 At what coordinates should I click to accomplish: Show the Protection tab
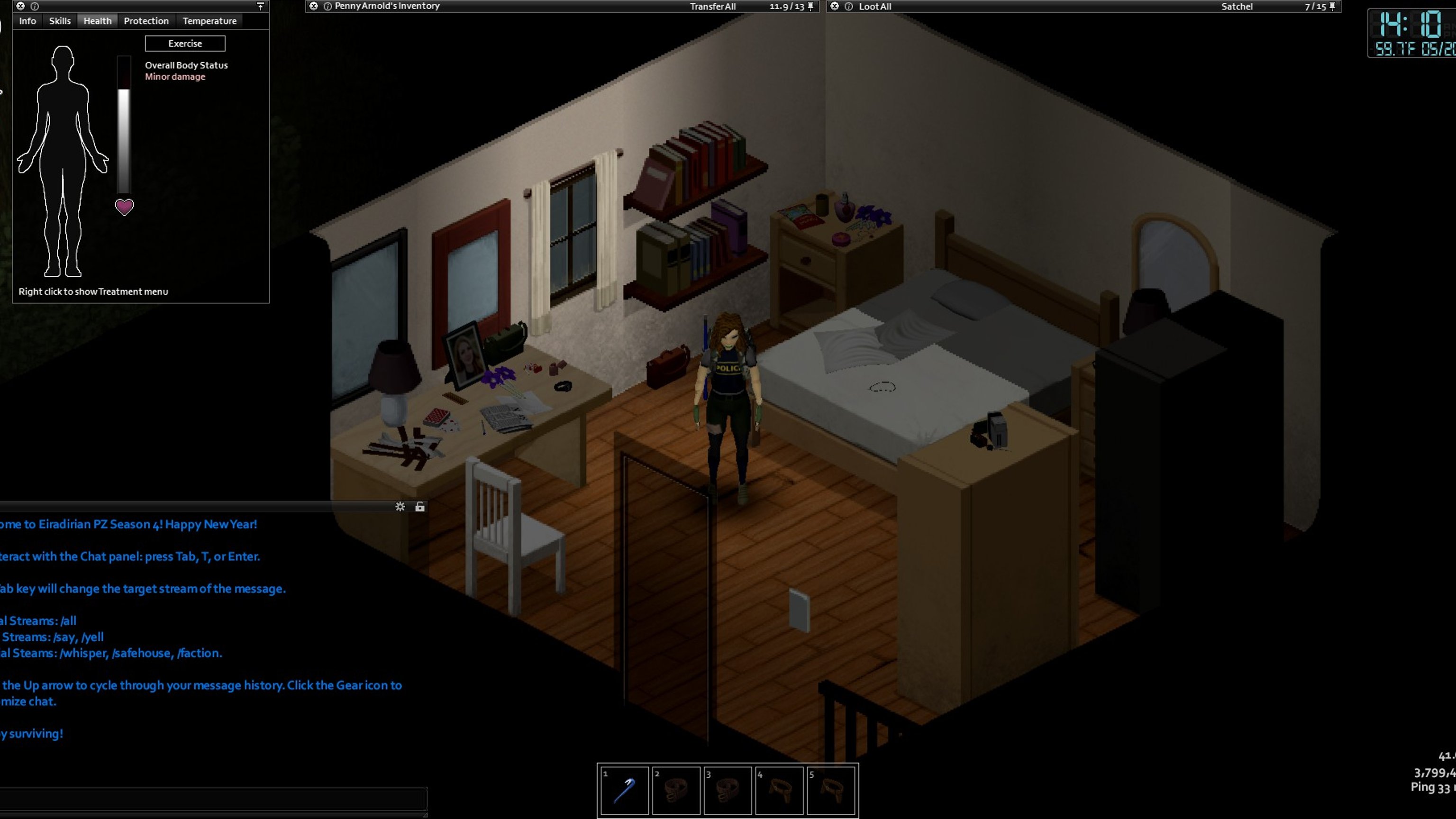[146, 21]
